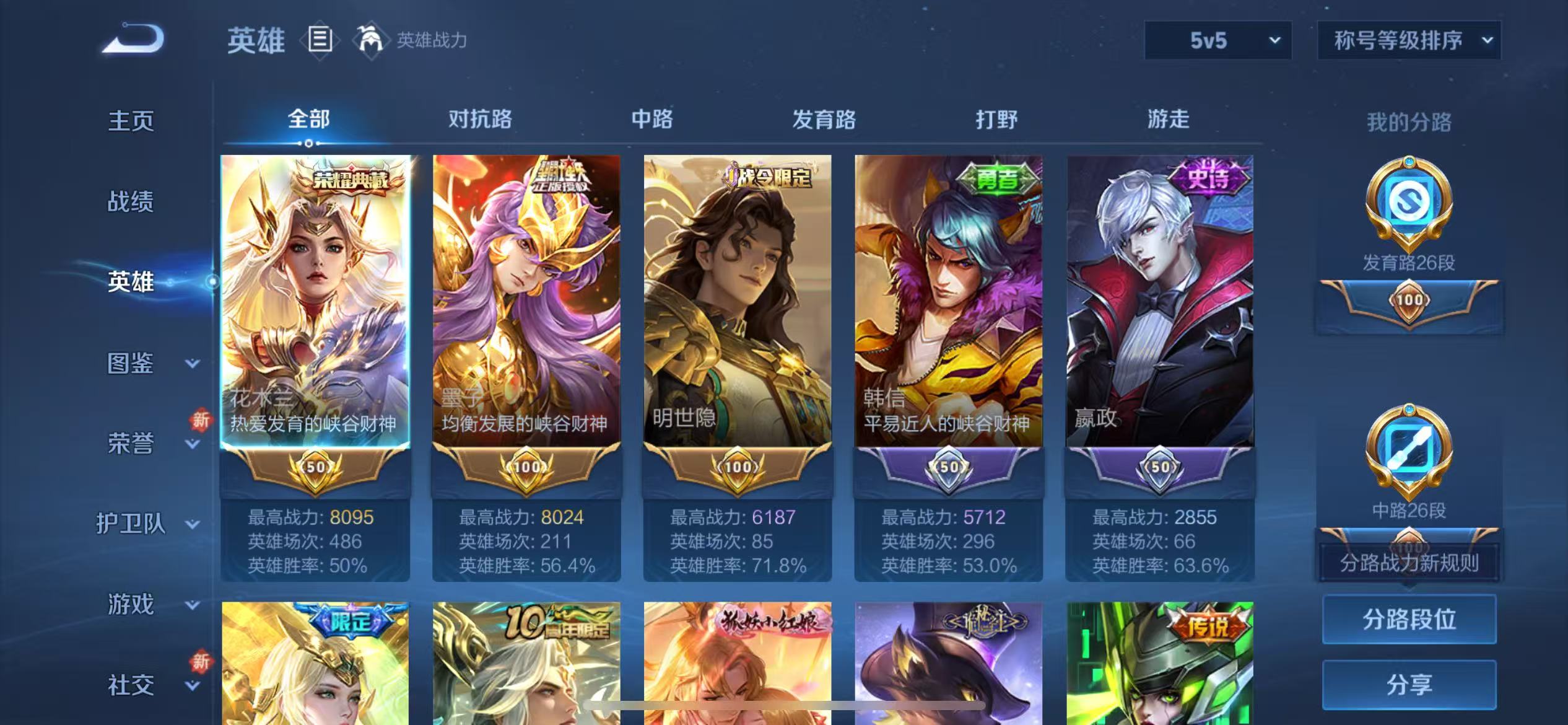1568x725 pixels.
Task: Click the 新 badge next to 荣誉
Action: (x=200, y=421)
